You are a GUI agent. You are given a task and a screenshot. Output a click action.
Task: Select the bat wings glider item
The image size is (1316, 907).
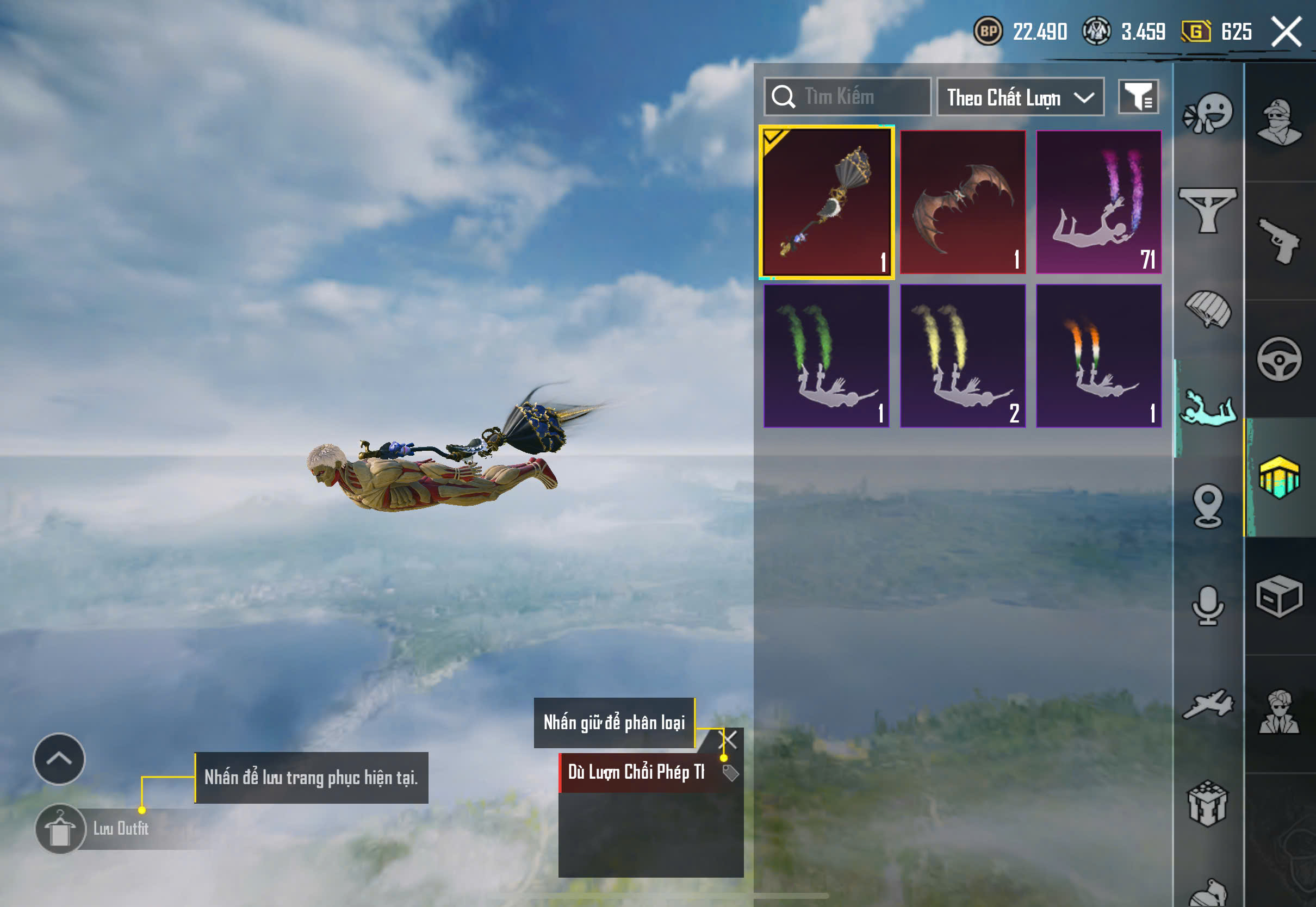click(963, 202)
